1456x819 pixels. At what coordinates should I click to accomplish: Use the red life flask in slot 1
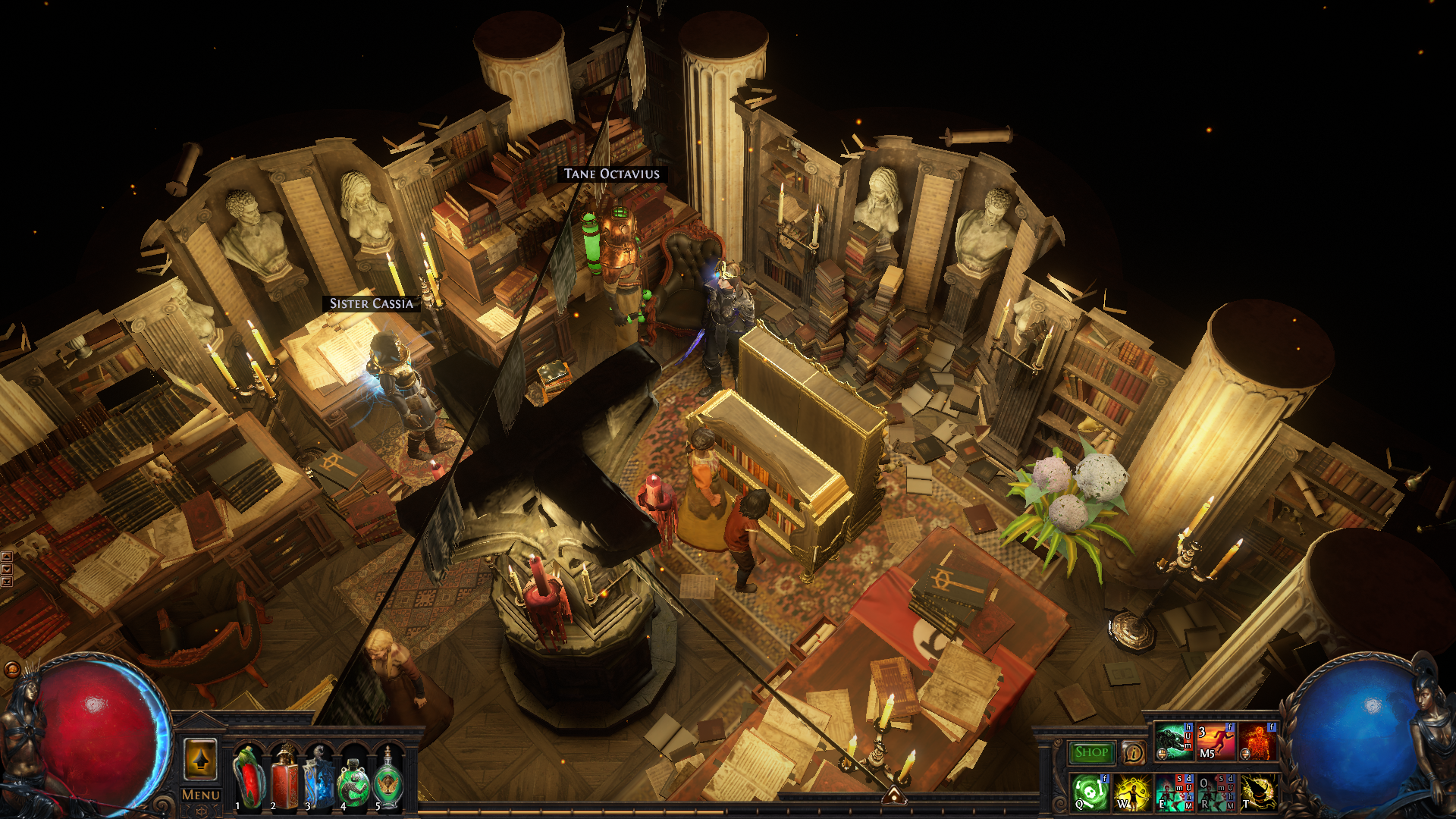(248, 777)
